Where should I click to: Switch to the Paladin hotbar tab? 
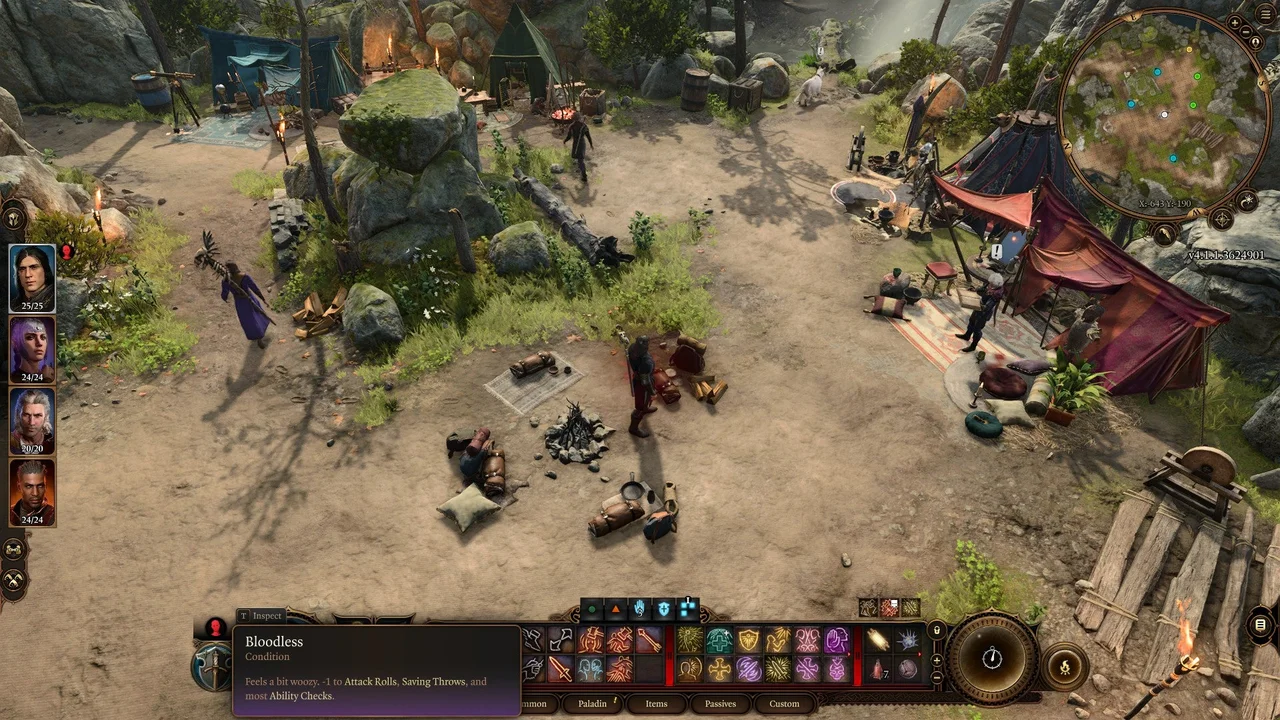[593, 704]
